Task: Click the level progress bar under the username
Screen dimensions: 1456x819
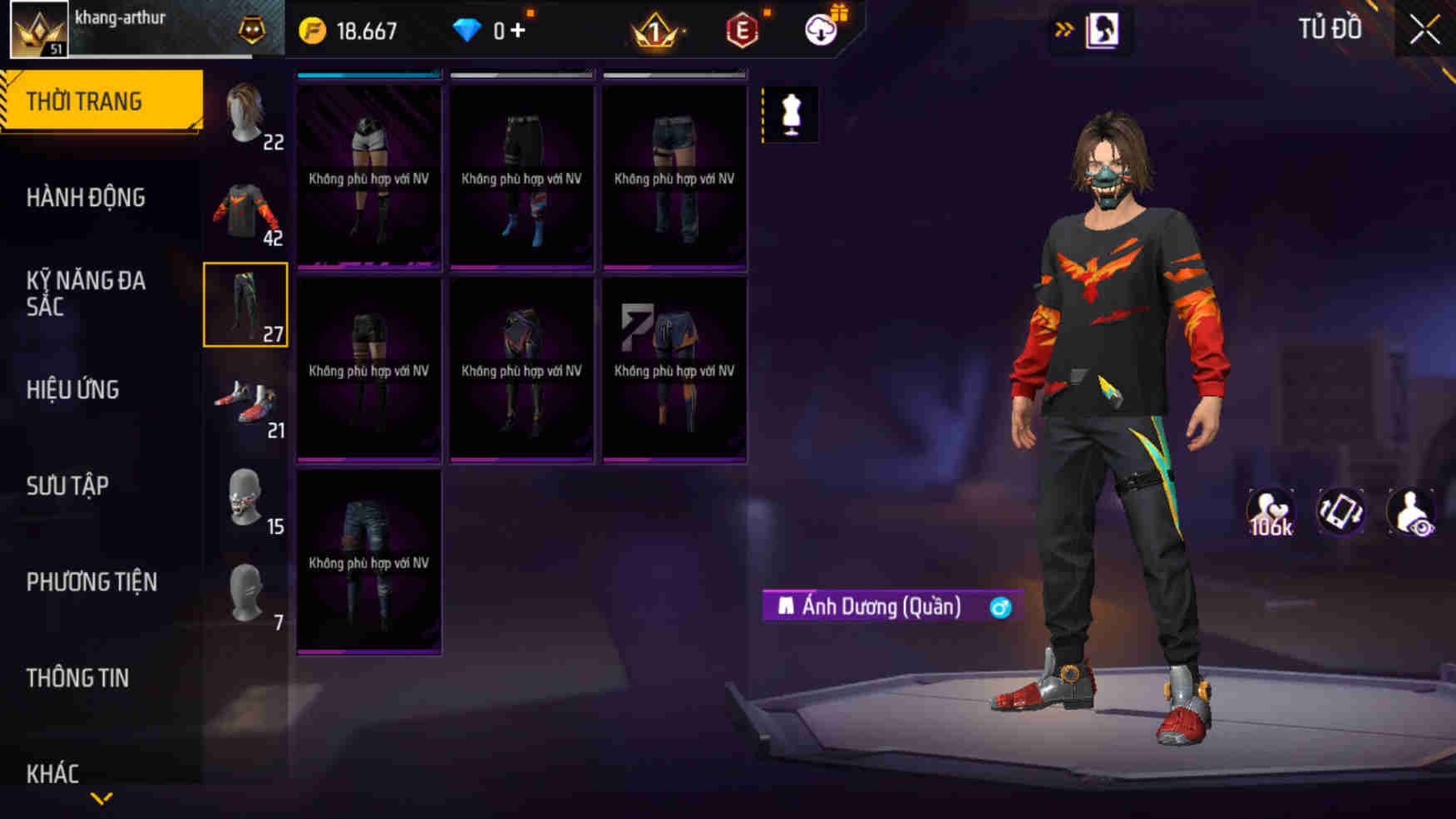Action: click(166, 55)
